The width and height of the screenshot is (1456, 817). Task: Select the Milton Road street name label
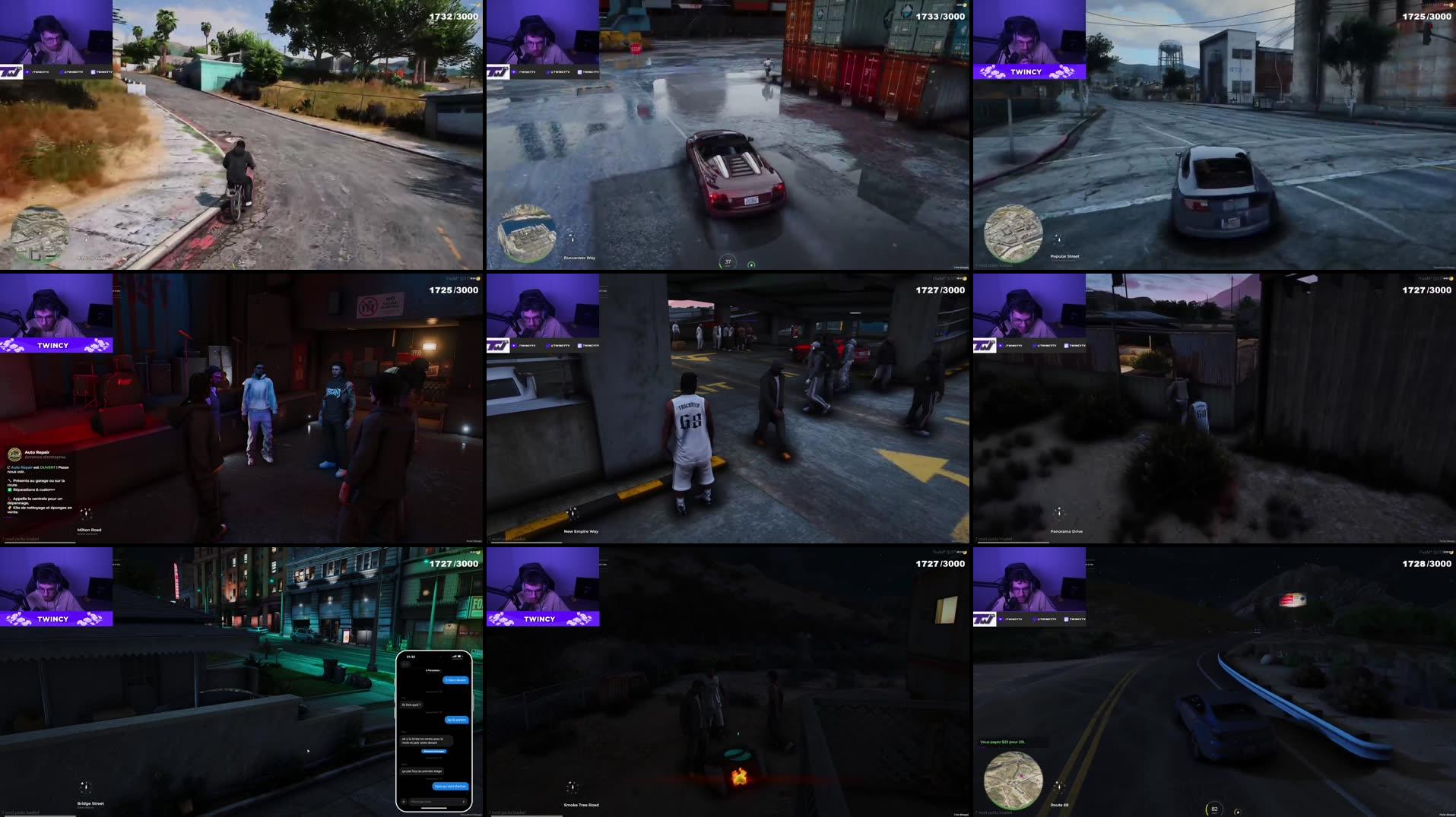pos(89,530)
